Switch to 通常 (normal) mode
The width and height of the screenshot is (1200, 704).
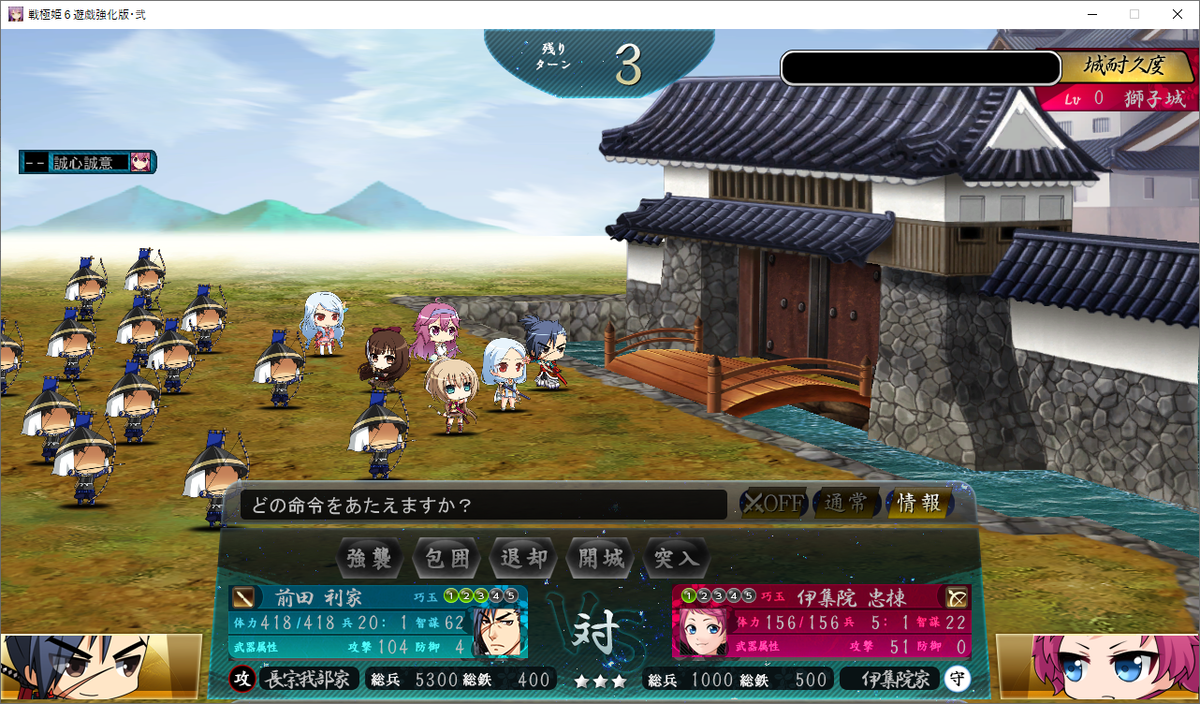coord(846,503)
